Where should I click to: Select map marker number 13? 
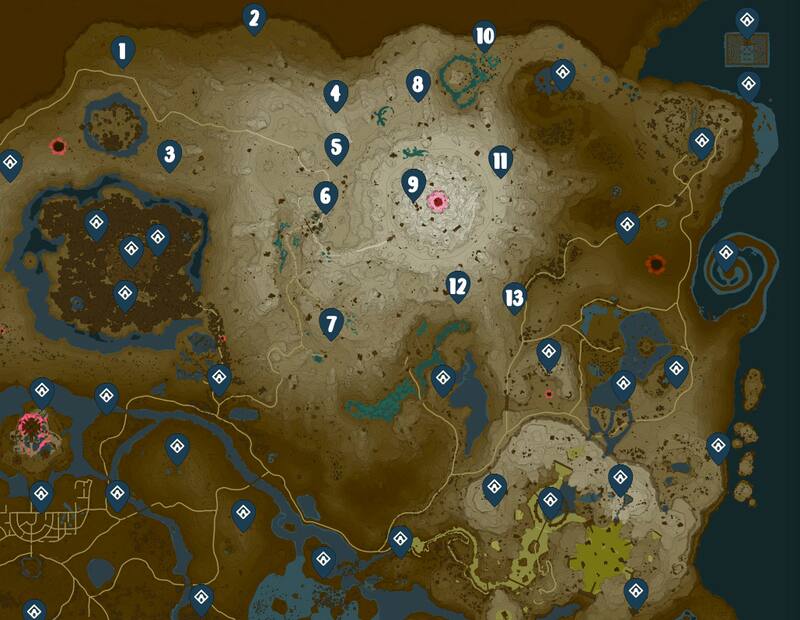514,297
